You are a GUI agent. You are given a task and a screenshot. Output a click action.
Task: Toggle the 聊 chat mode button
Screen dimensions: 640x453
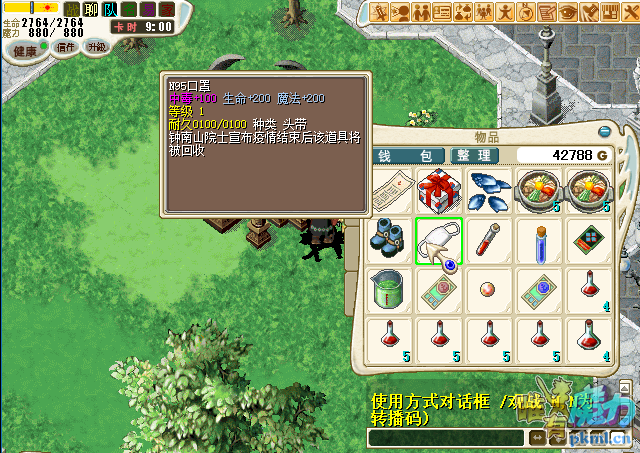(91, 9)
